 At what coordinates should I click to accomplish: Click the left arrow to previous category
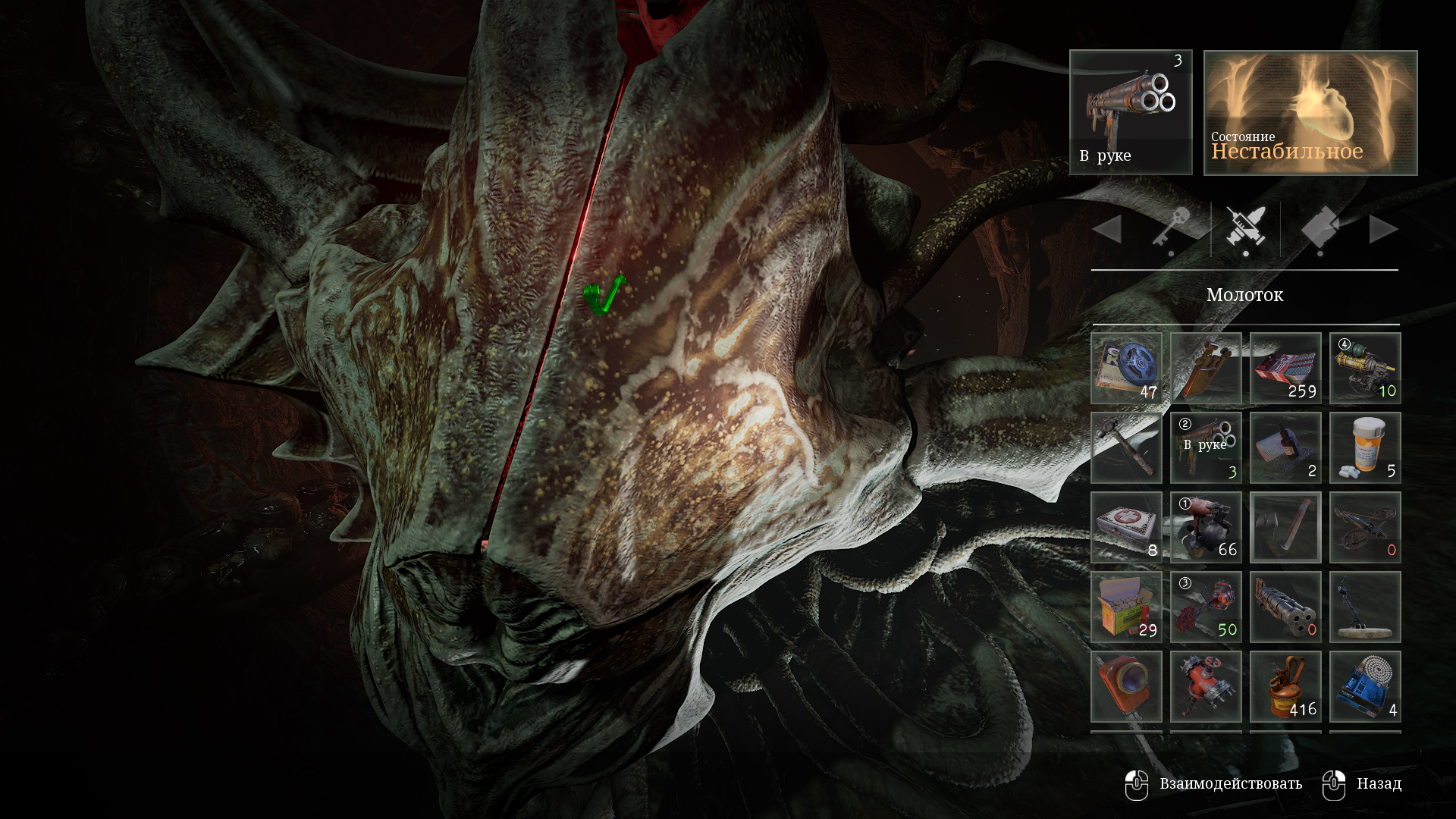coord(1108,229)
